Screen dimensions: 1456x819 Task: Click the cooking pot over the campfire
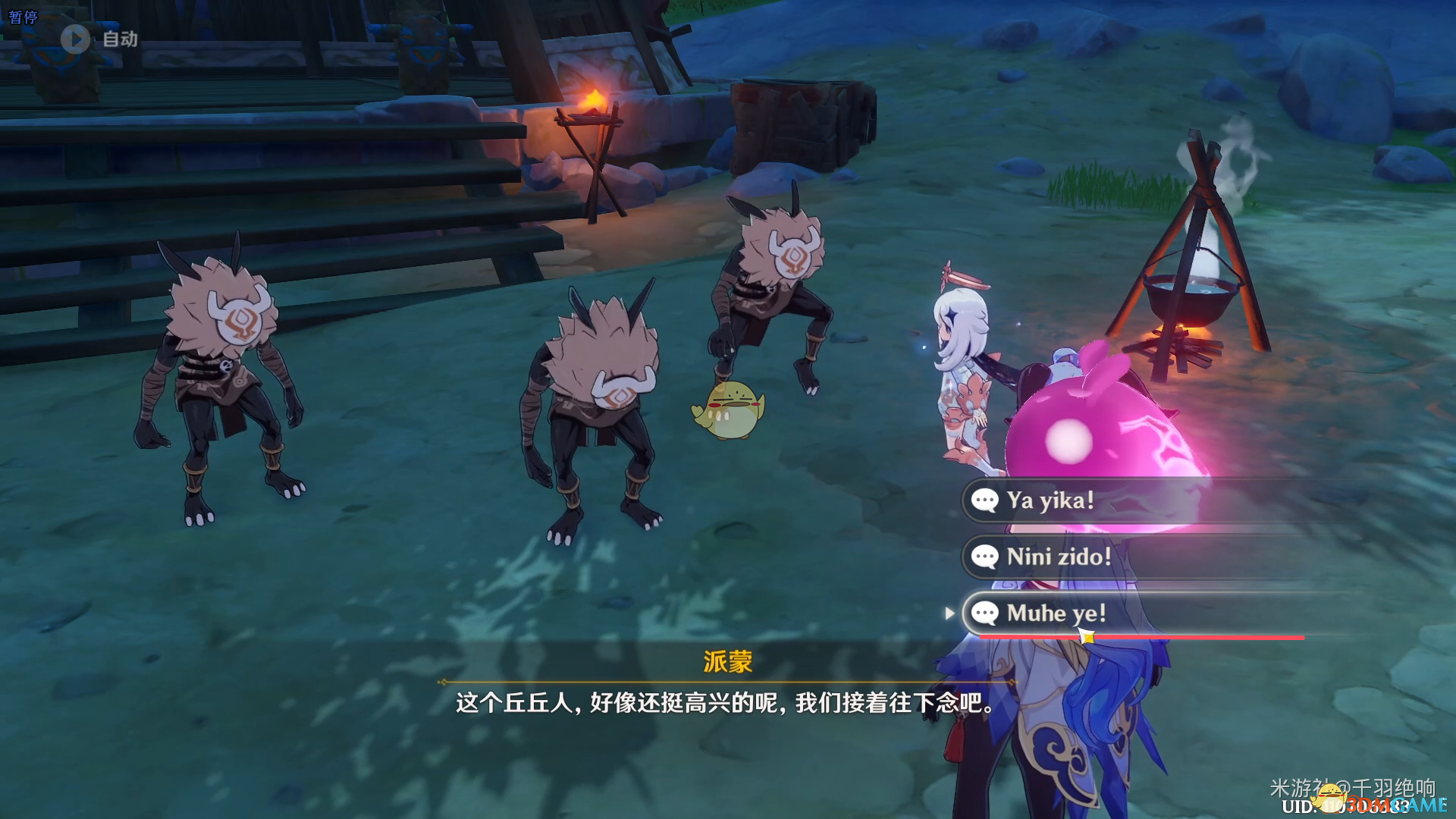tap(1193, 293)
